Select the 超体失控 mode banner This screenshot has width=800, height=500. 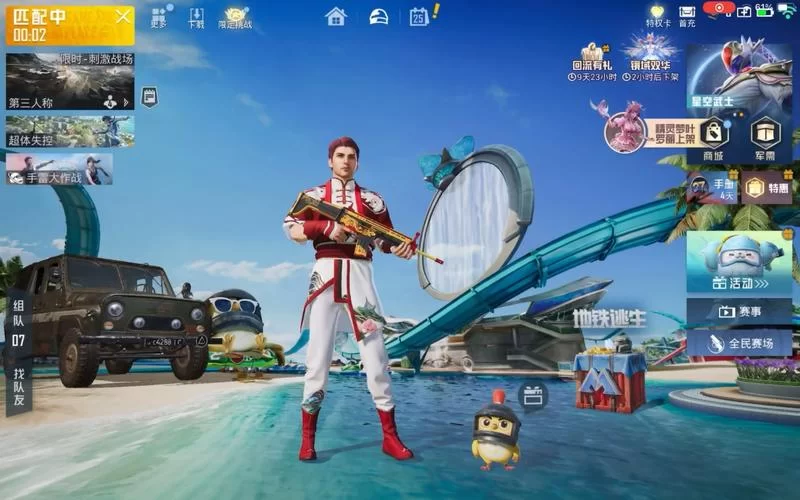coord(70,131)
